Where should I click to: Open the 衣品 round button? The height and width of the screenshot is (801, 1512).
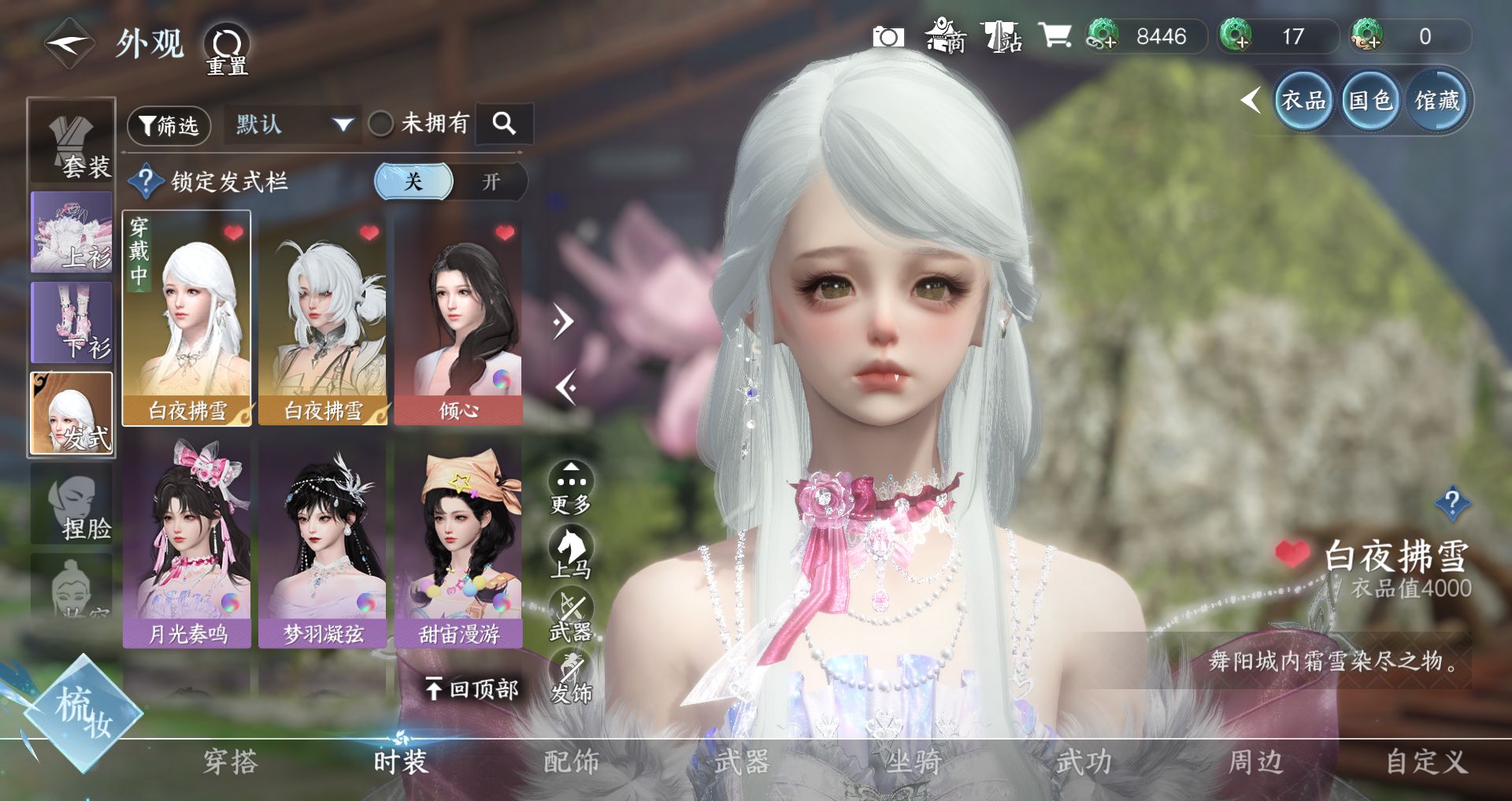tap(1303, 101)
